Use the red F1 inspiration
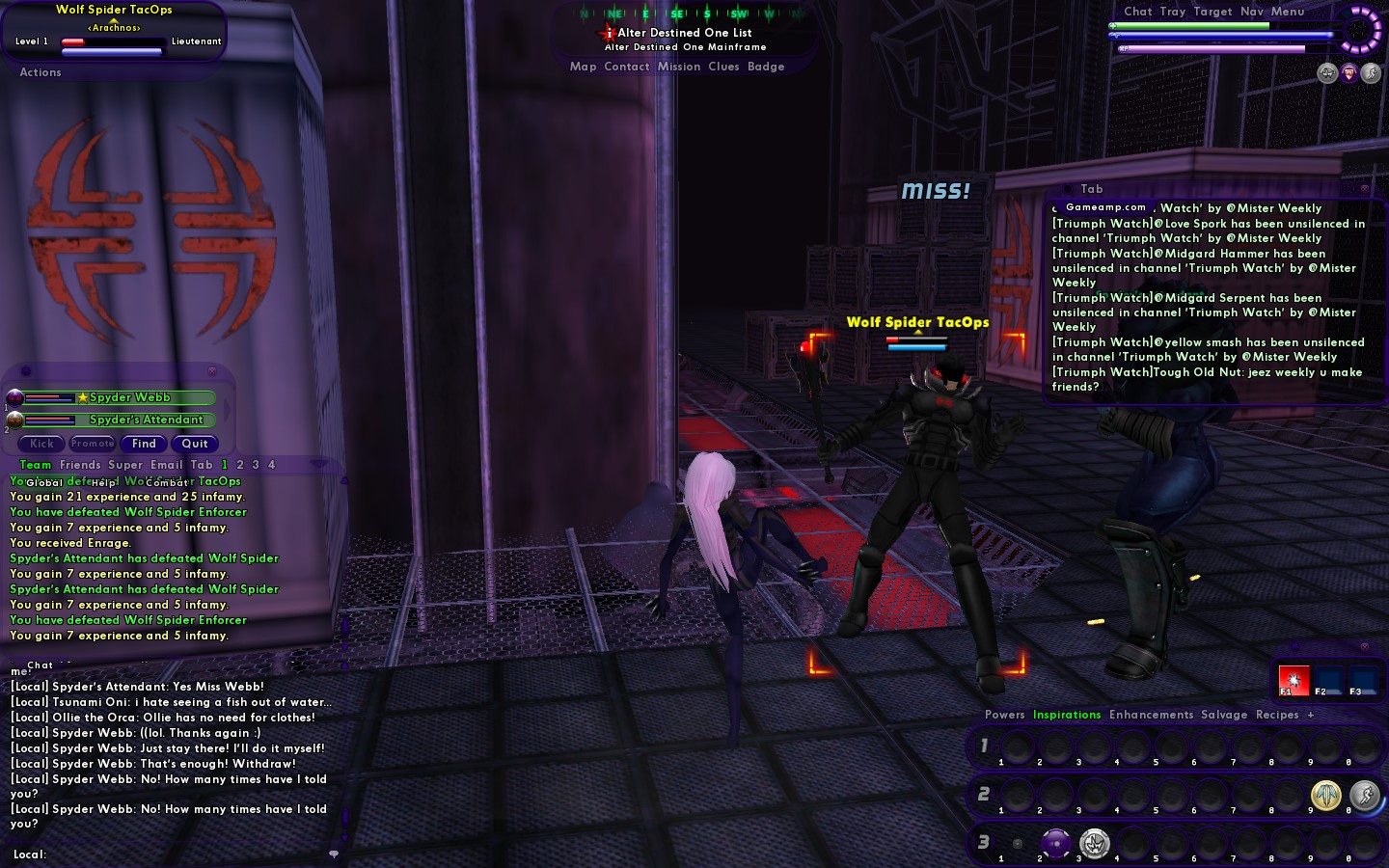 point(1294,680)
